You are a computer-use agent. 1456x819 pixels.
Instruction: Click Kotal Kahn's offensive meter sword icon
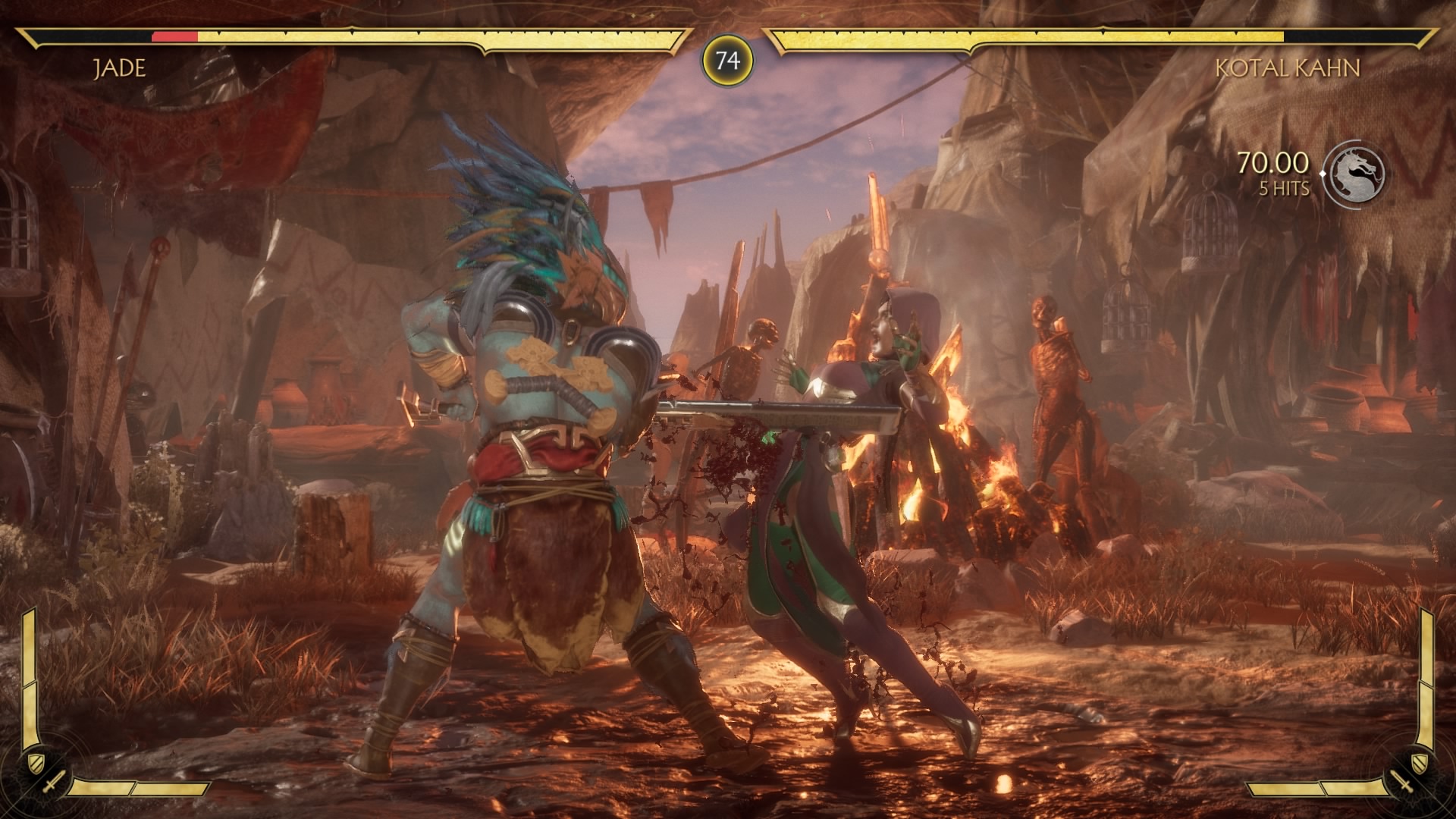pyautogui.click(x=1401, y=782)
